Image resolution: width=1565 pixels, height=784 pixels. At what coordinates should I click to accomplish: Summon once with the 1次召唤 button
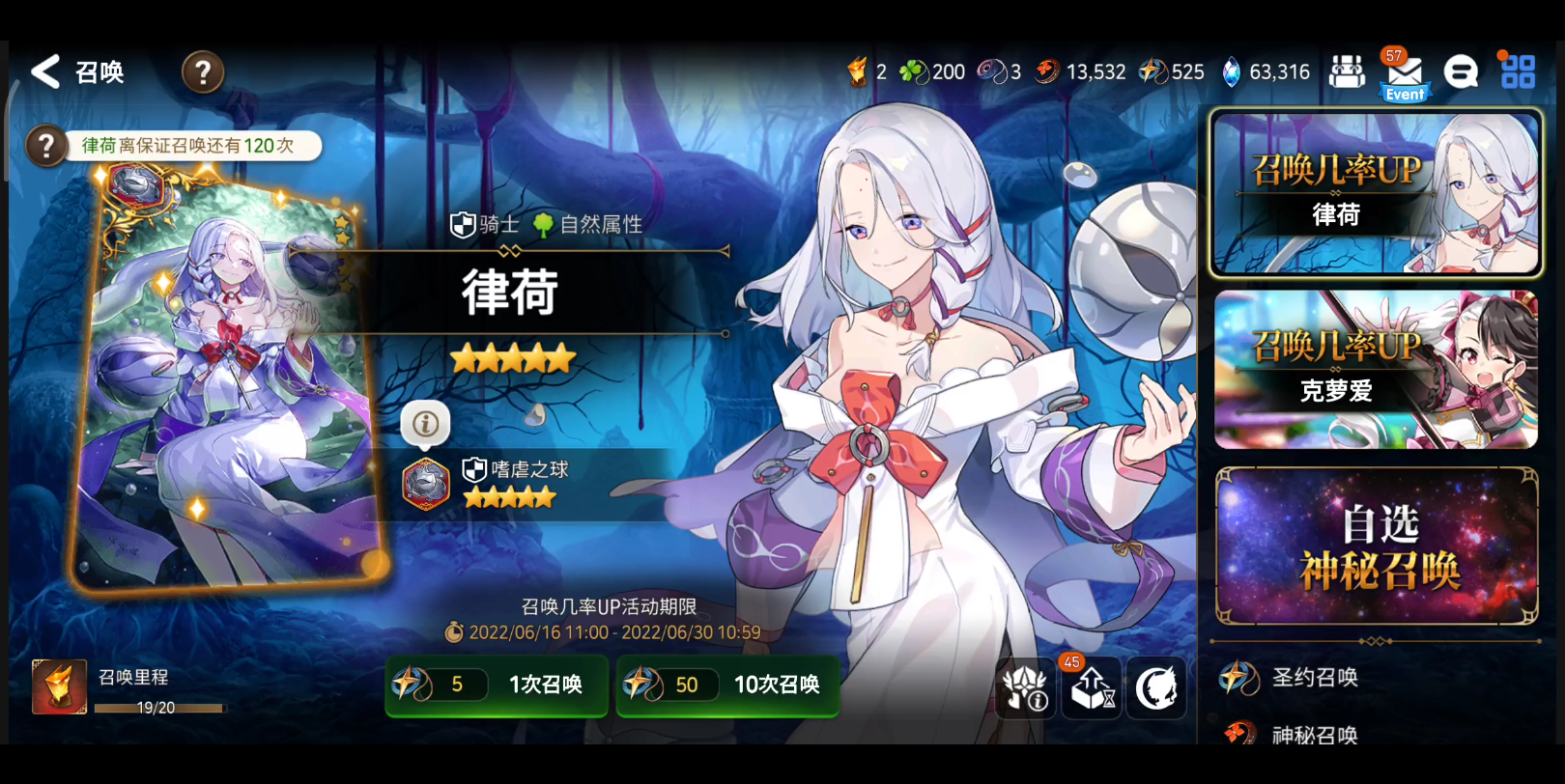pyautogui.click(x=497, y=685)
